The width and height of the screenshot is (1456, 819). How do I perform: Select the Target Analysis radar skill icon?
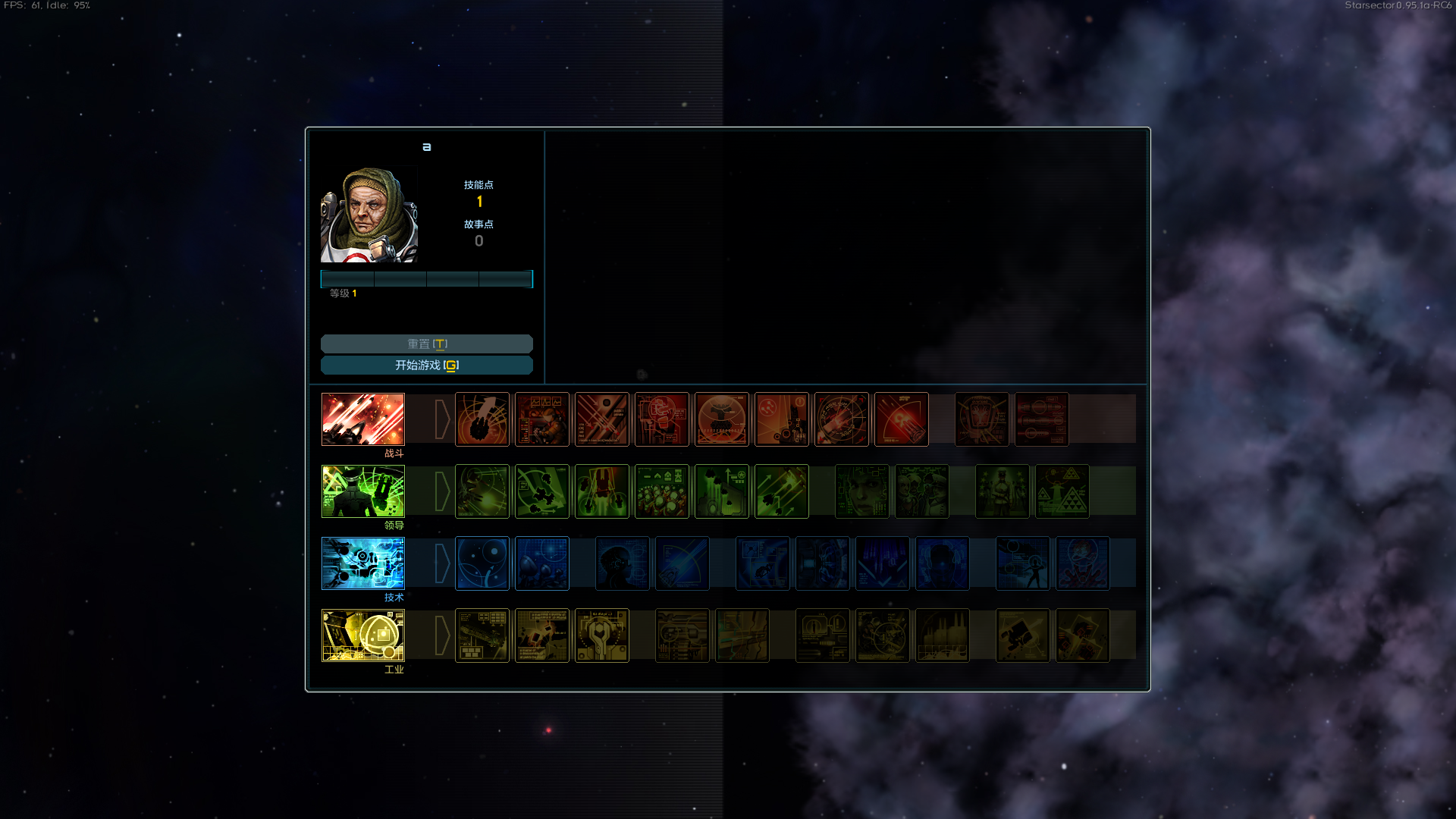(842, 419)
